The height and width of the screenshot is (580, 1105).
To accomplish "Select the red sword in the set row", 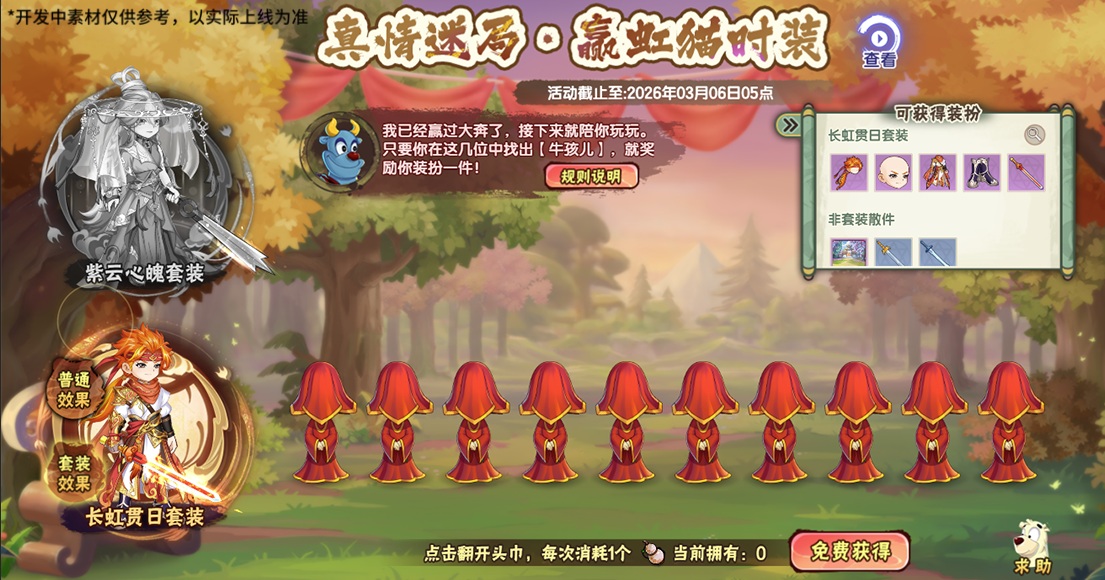I will tap(1026, 172).
